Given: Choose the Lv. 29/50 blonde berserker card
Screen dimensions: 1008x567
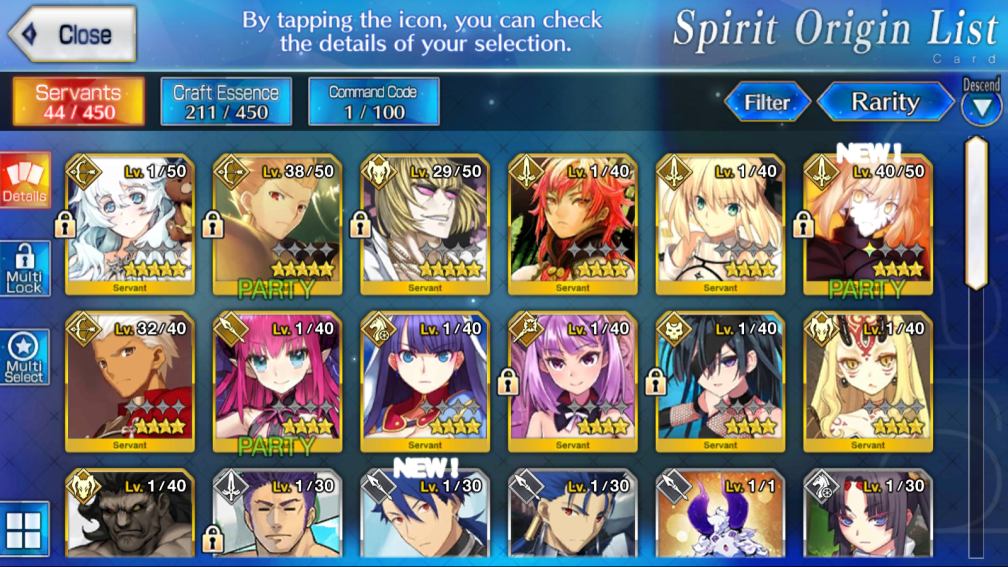Looking at the screenshot, I should [425, 225].
